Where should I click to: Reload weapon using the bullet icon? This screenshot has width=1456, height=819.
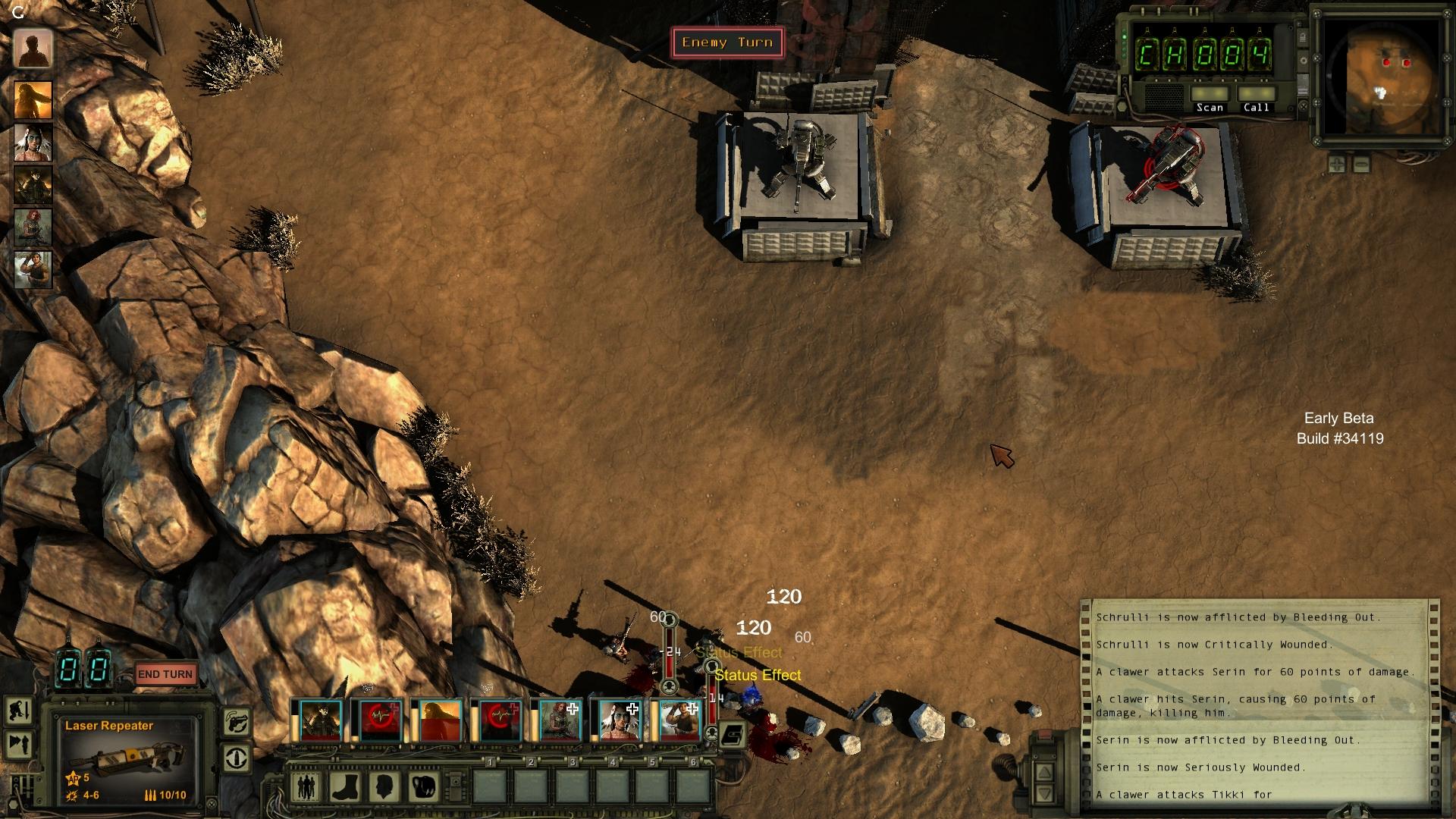click(237, 758)
